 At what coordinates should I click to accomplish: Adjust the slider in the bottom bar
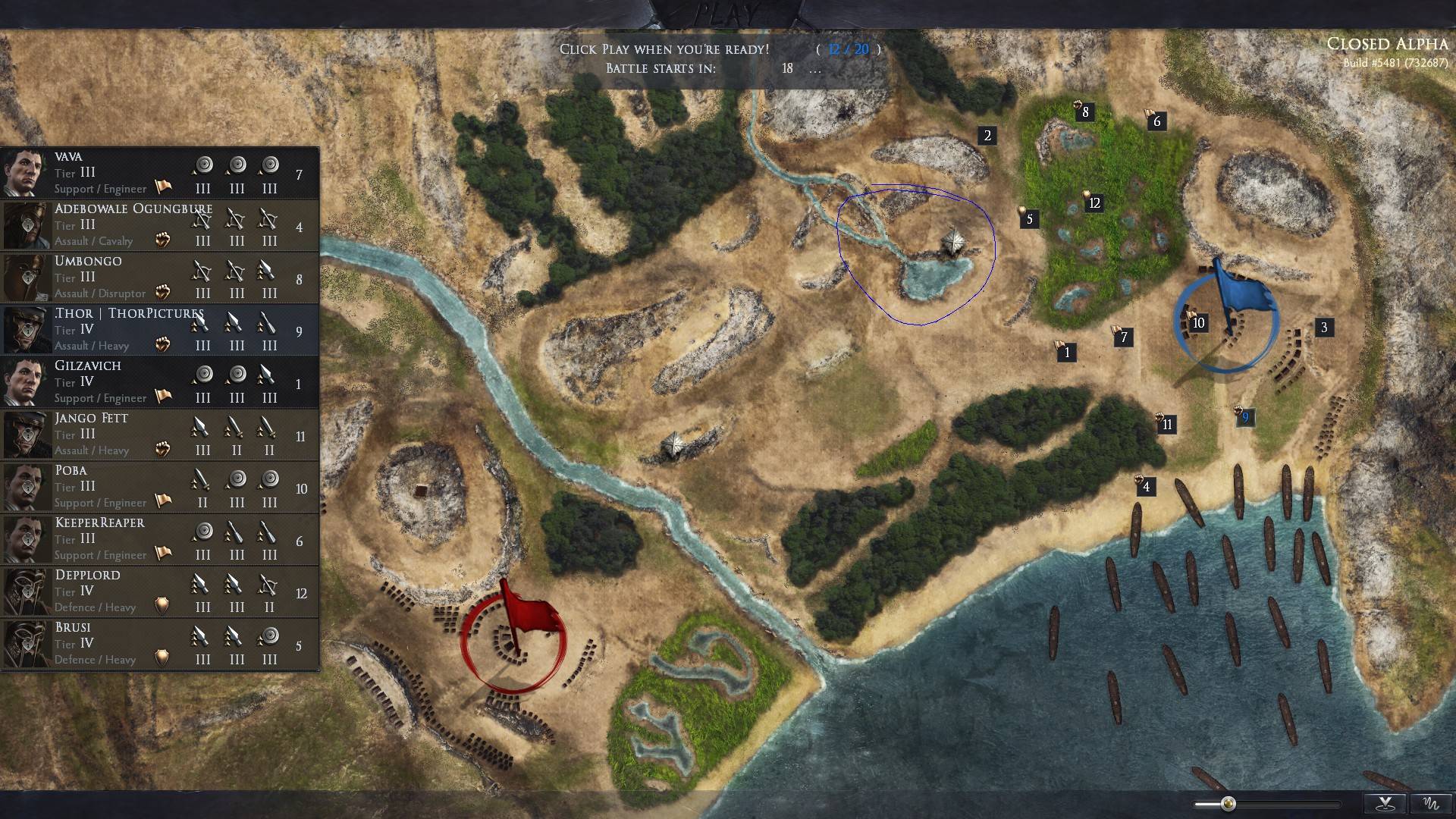(x=1228, y=804)
